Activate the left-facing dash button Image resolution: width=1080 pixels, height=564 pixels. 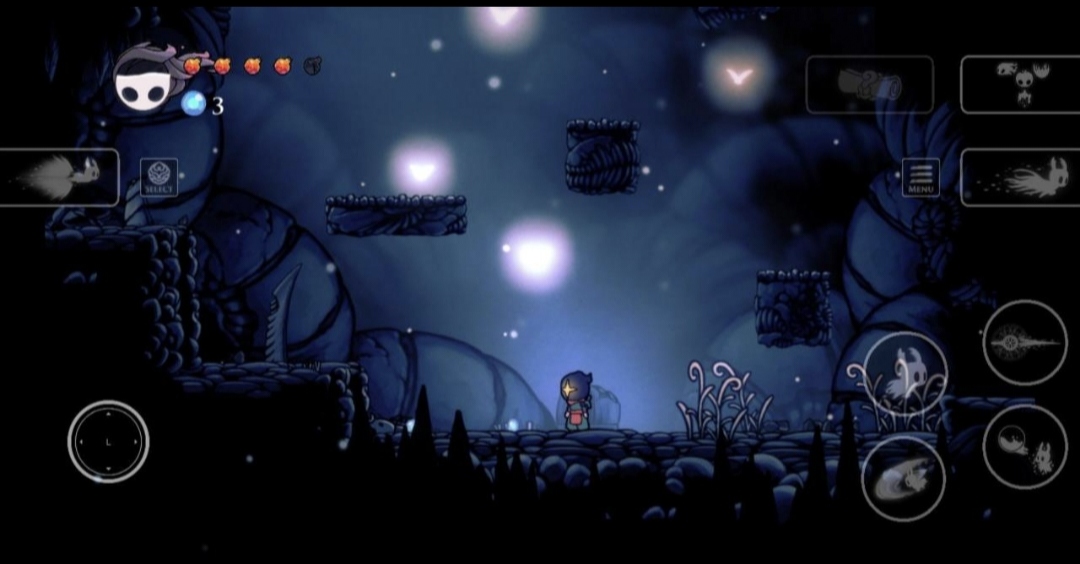(59, 177)
